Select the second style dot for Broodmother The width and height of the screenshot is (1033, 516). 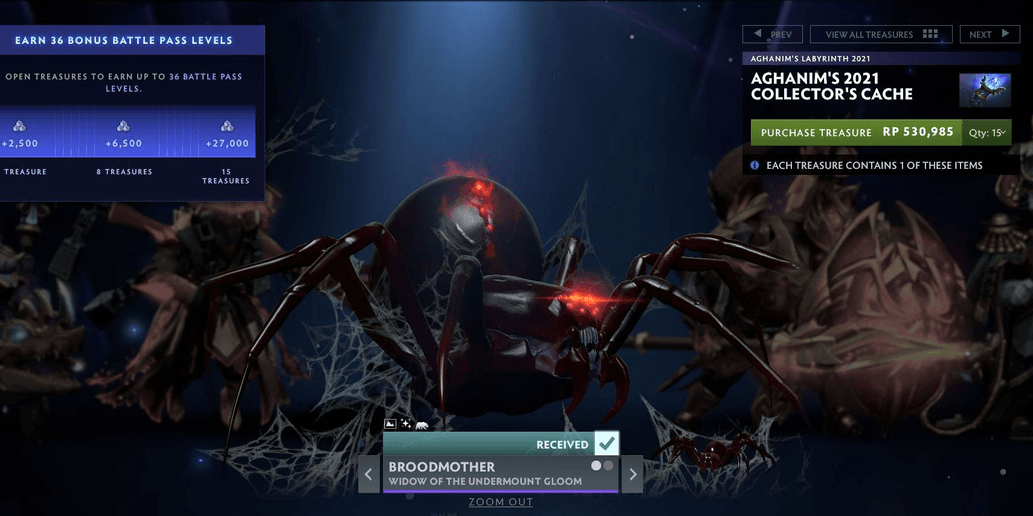tap(608, 466)
